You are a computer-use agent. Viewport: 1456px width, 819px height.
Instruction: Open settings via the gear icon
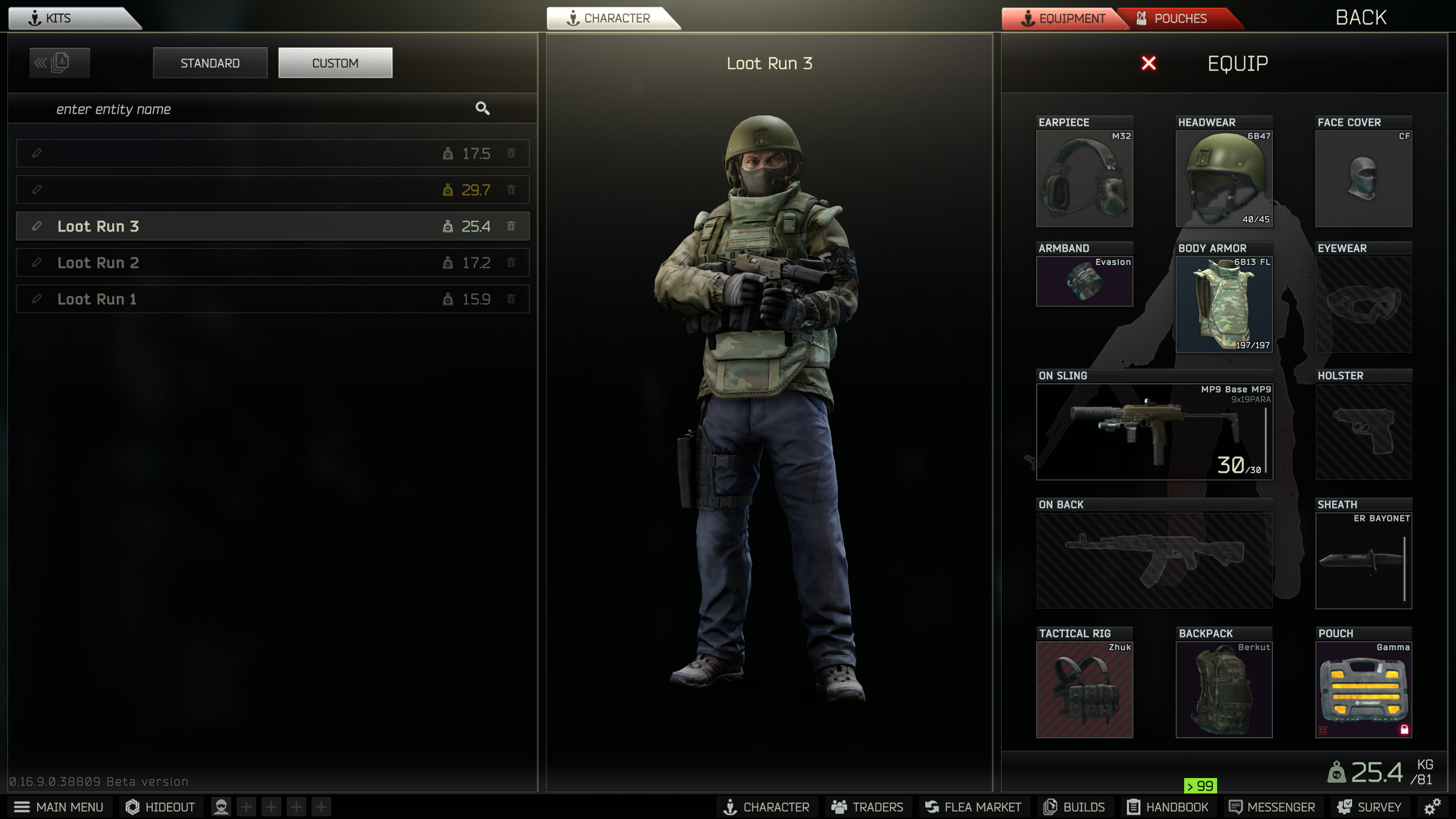(1432, 806)
